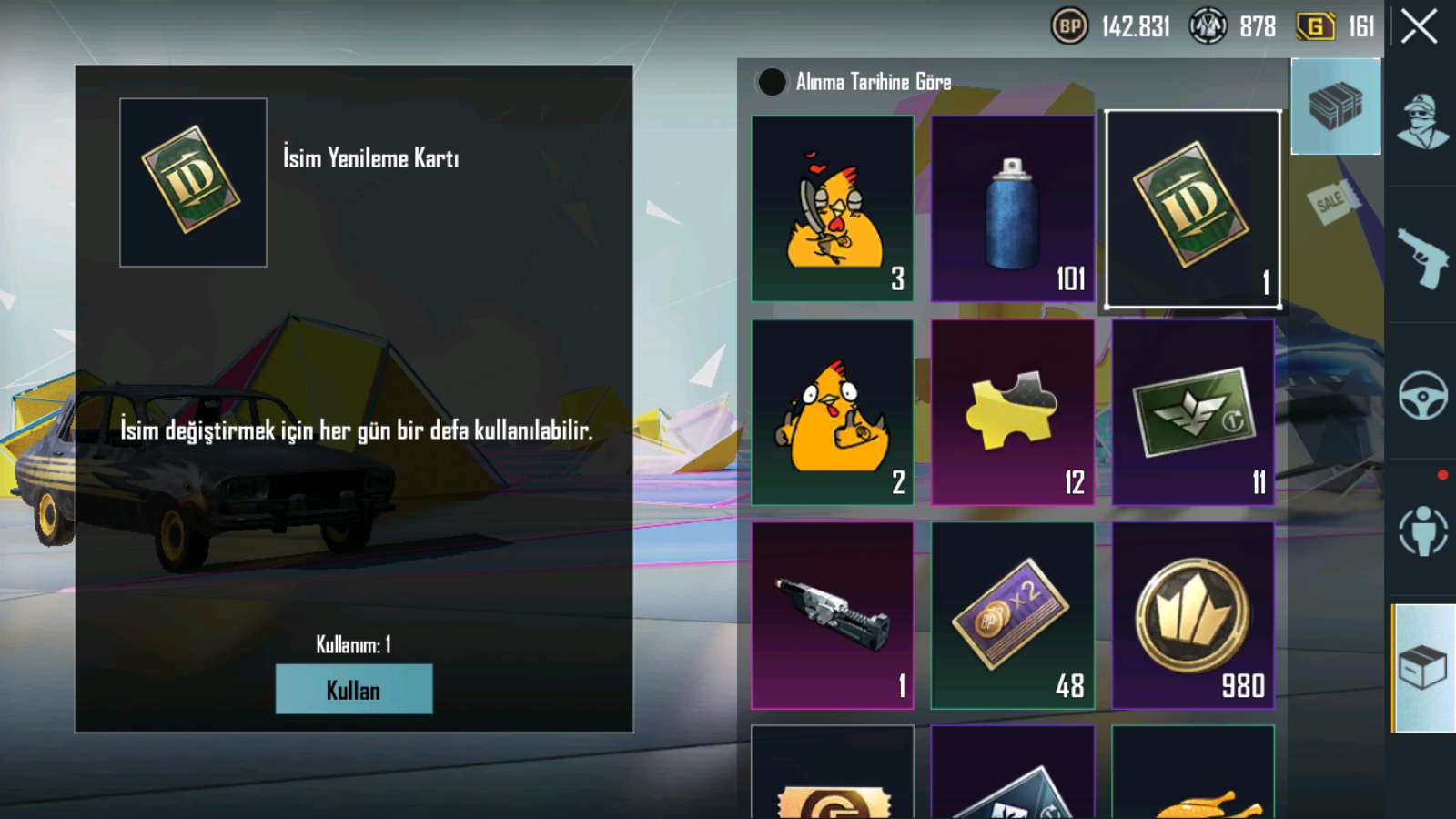This screenshot has width=1456, height=819.
Task: Open the parachute figure category
Action: 1422,531
